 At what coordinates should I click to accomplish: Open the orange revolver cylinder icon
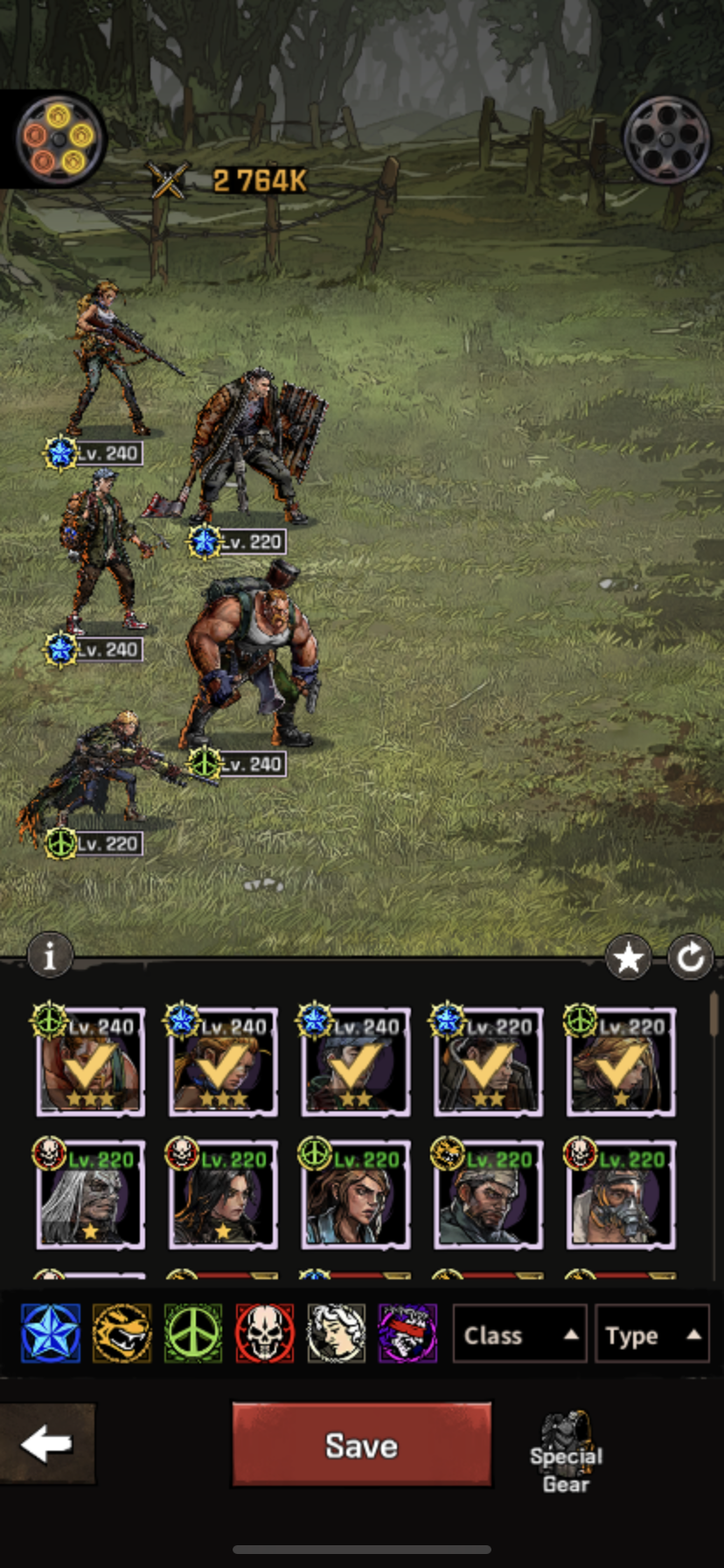point(59,138)
